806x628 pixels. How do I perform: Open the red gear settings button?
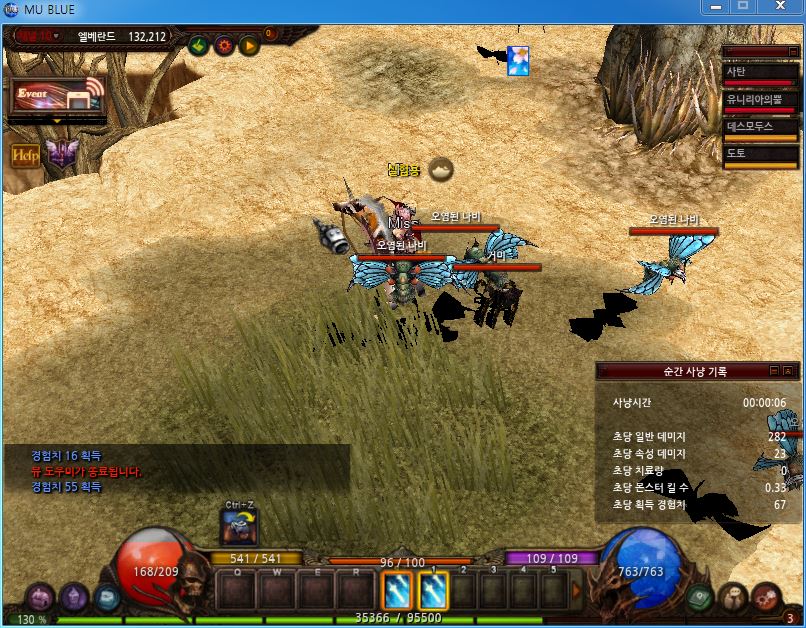click(224, 45)
